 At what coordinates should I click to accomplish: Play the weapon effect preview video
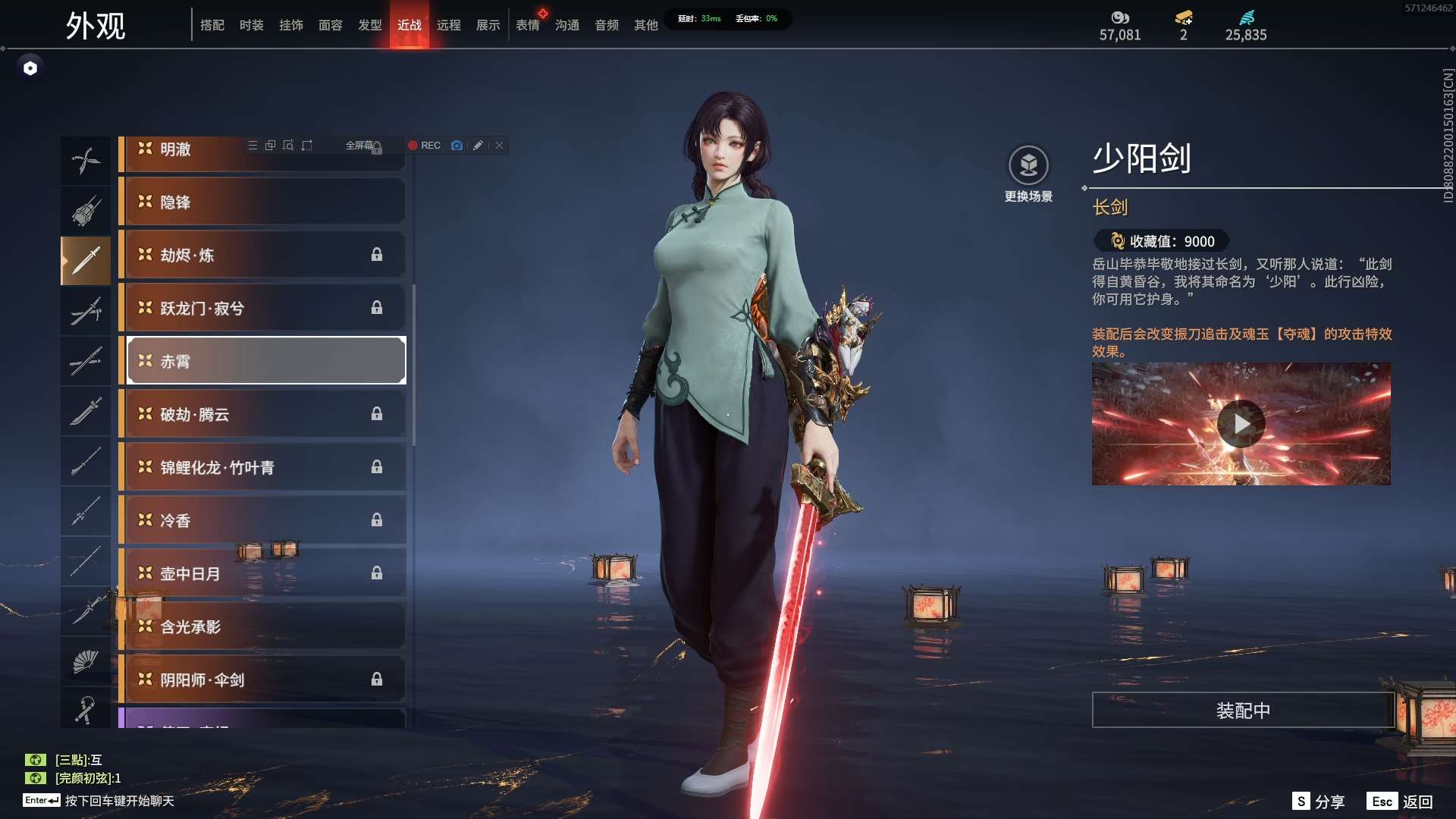pyautogui.click(x=1241, y=424)
